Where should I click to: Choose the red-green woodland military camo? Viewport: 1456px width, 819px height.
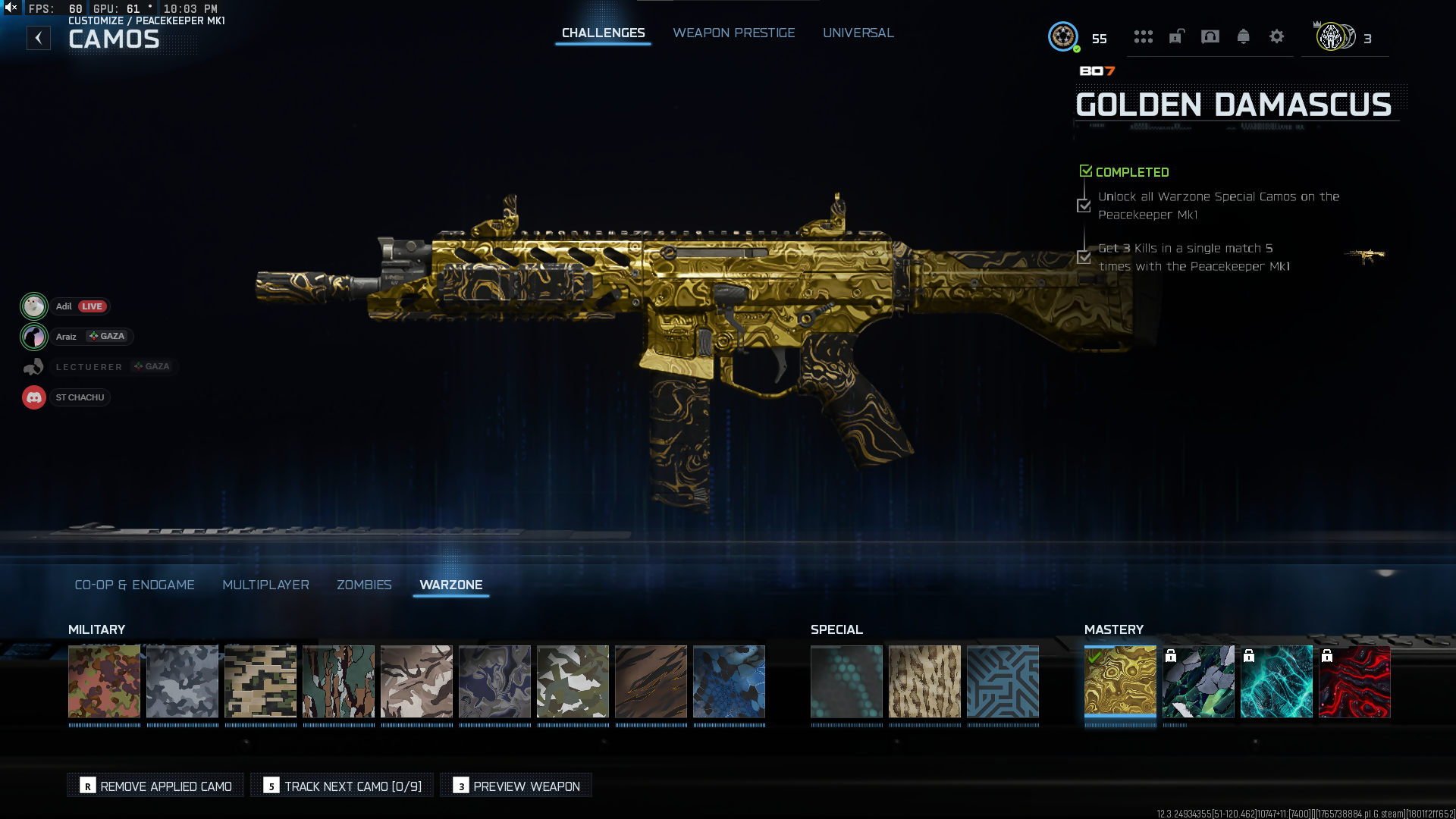tap(104, 681)
